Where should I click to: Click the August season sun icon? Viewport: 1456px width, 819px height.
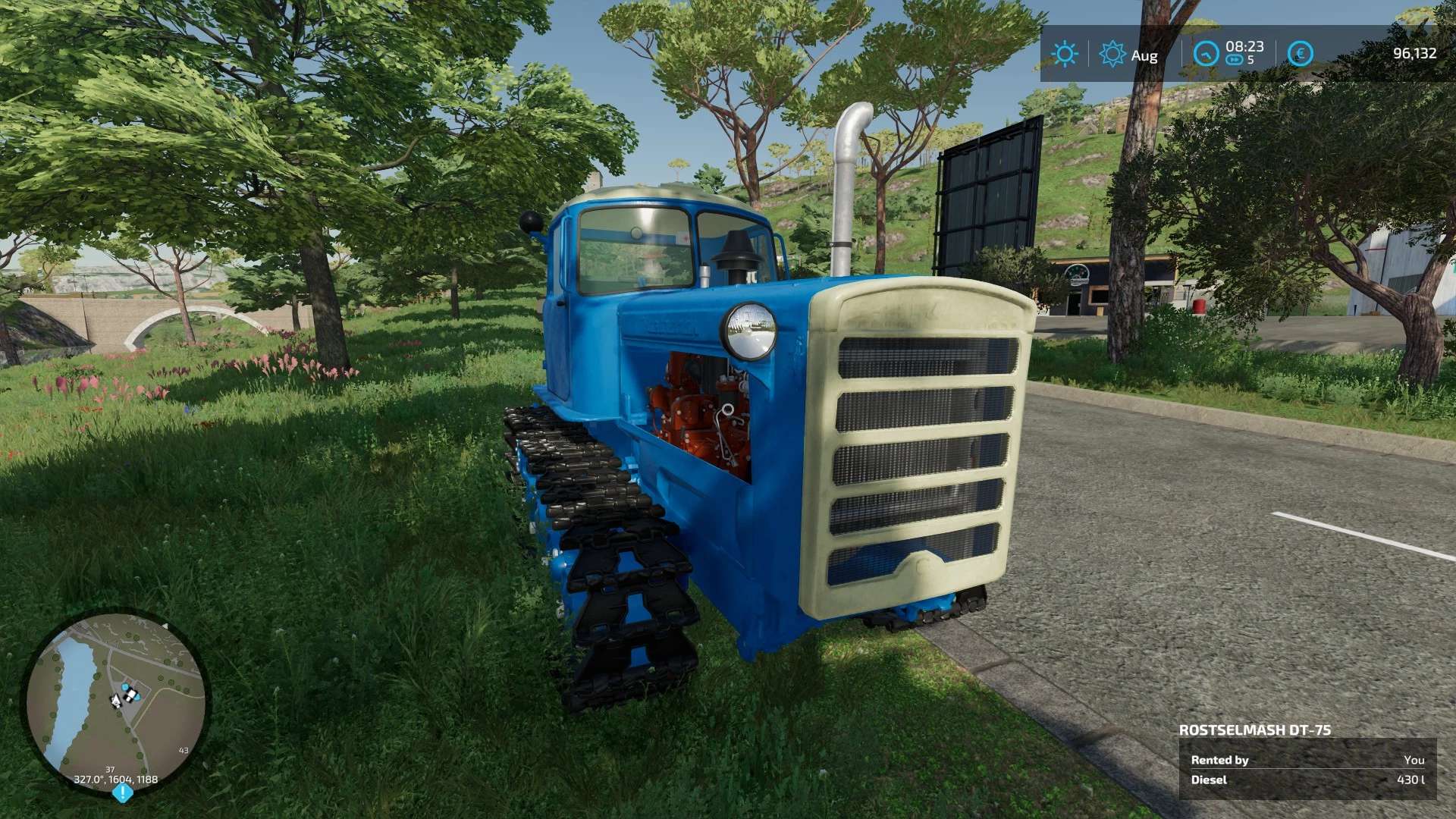click(x=1112, y=54)
